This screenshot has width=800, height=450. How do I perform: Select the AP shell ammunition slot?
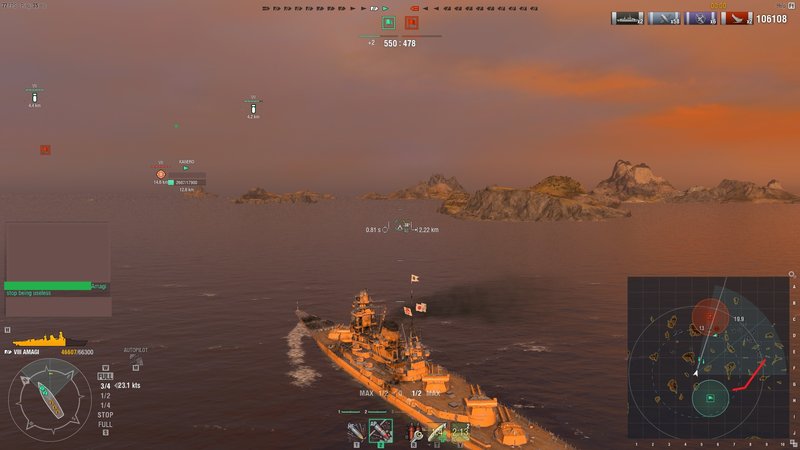coord(381,432)
